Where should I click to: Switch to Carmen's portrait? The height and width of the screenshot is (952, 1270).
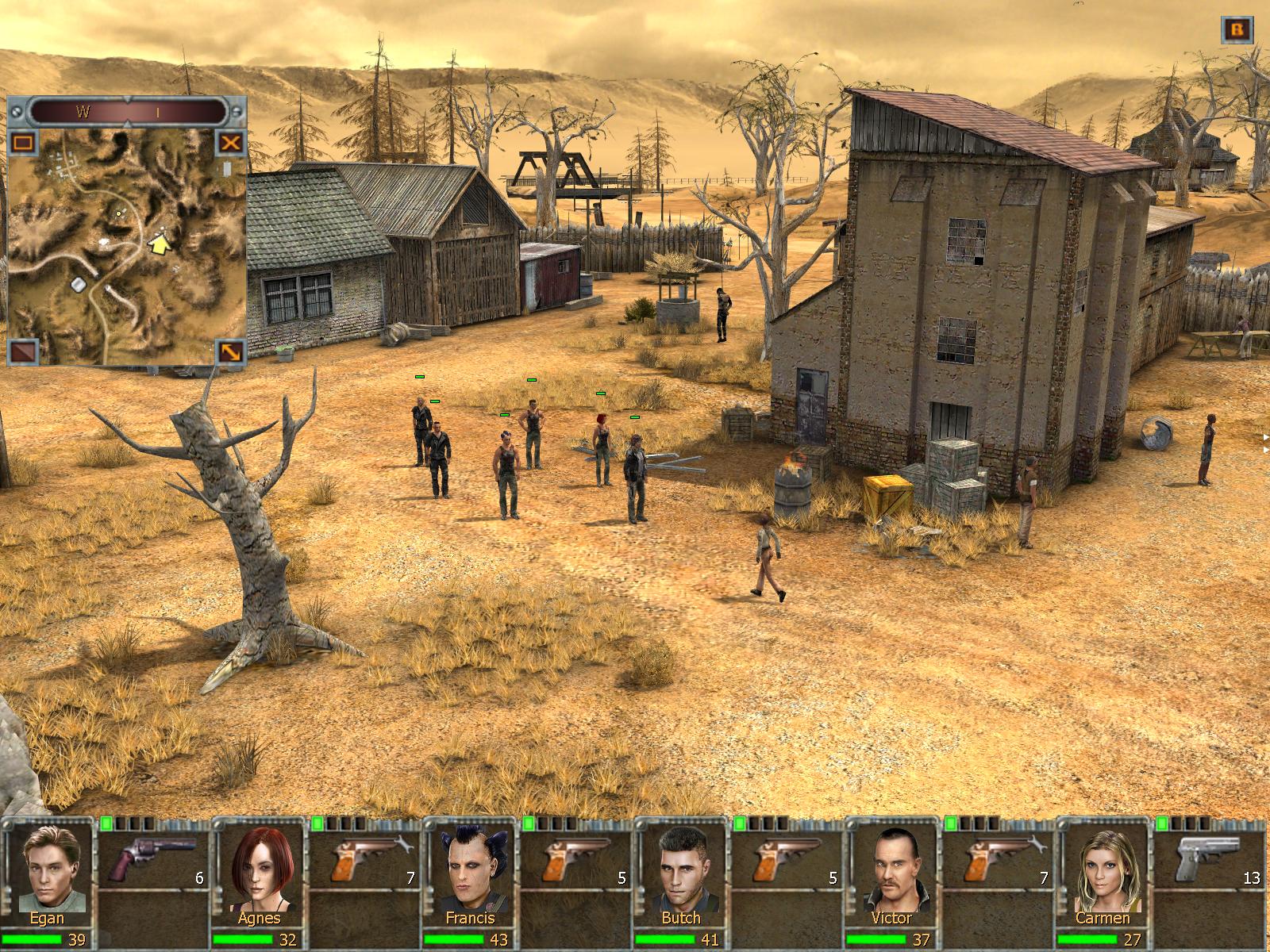click(1103, 870)
